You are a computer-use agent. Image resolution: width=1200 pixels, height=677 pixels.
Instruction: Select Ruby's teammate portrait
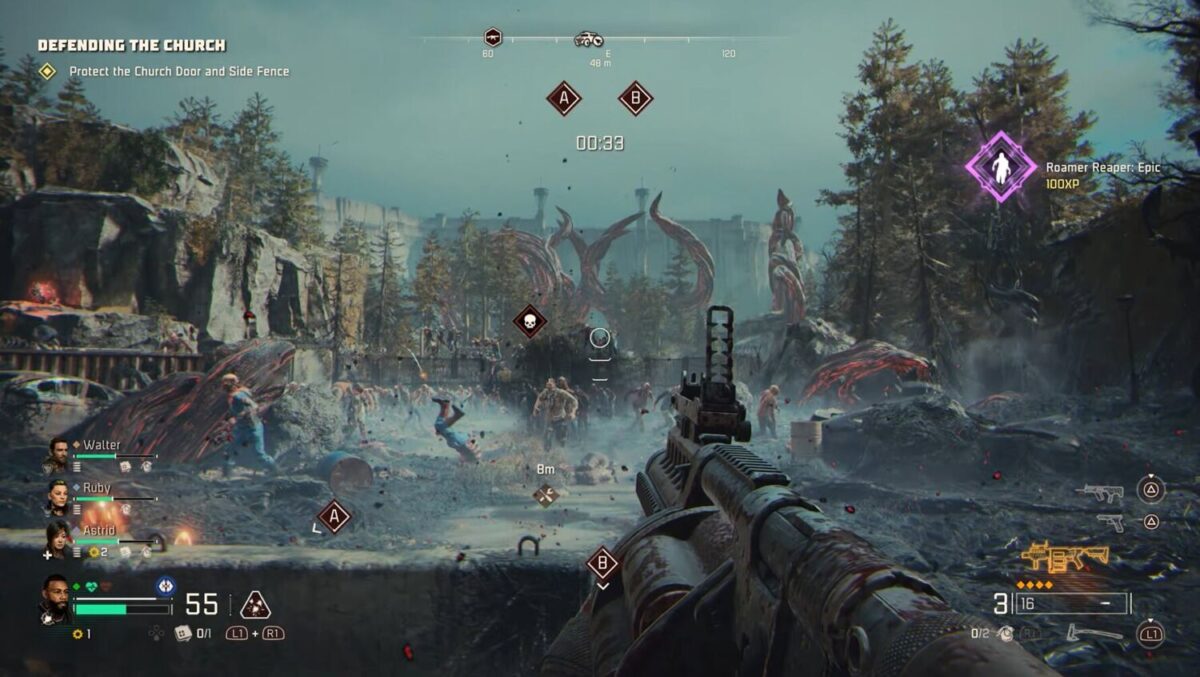(58, 497)
